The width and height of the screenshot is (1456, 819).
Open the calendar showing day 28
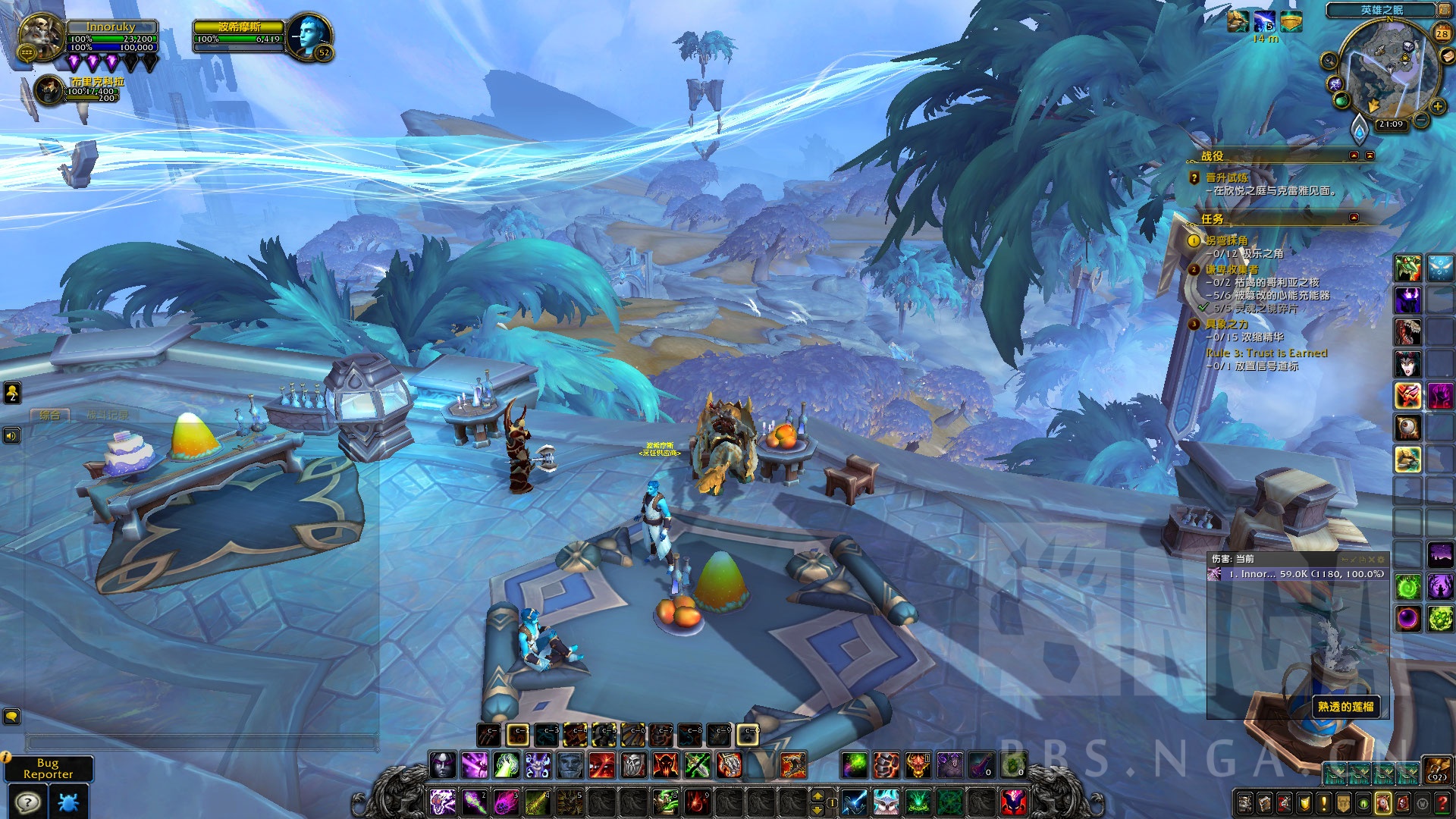tap(1442, 33)
